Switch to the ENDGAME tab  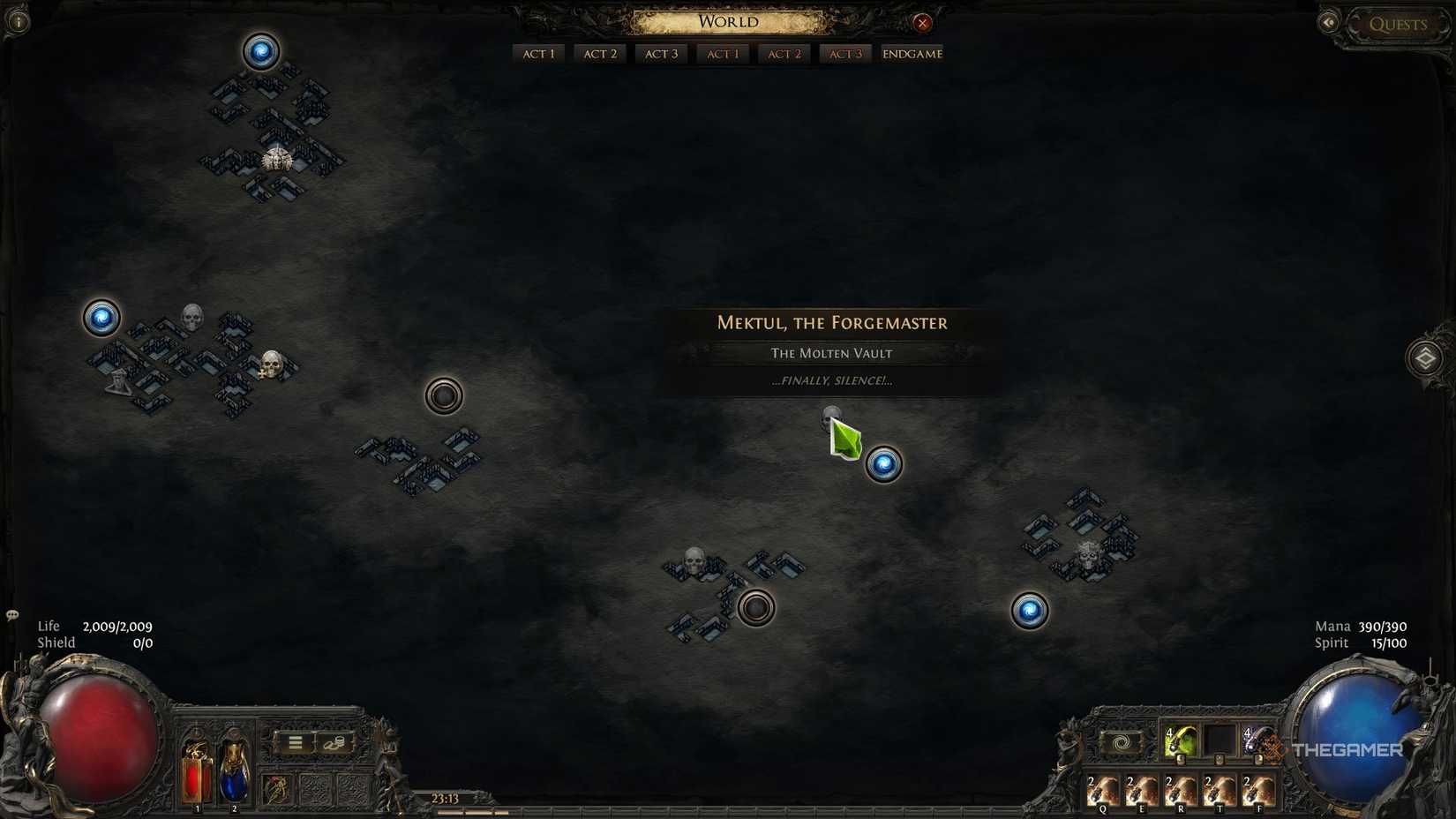coord(912,53)
